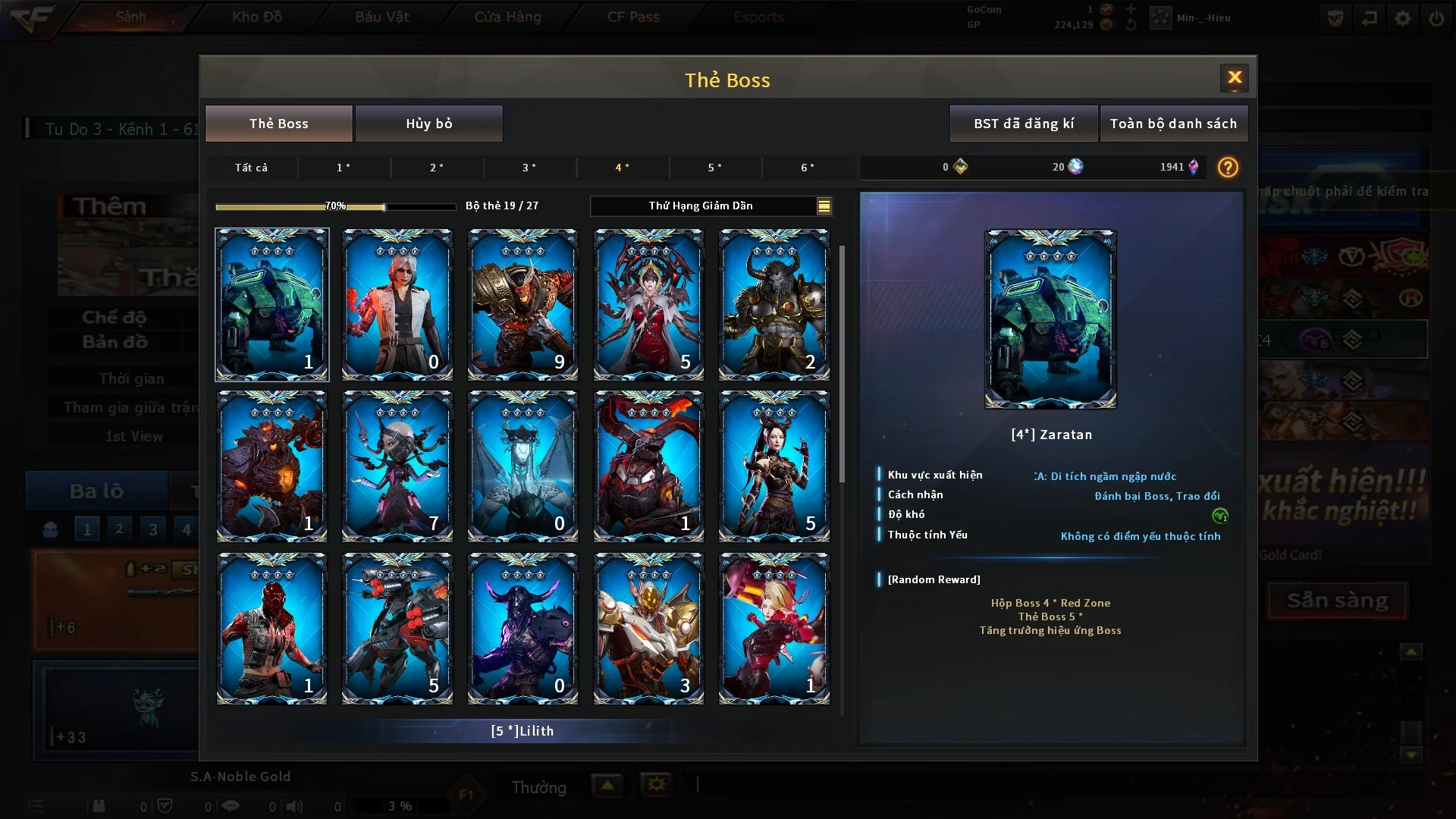Pick the white-haired man boss card
This screenshot has height=819, width=1456.
[397, 304]
